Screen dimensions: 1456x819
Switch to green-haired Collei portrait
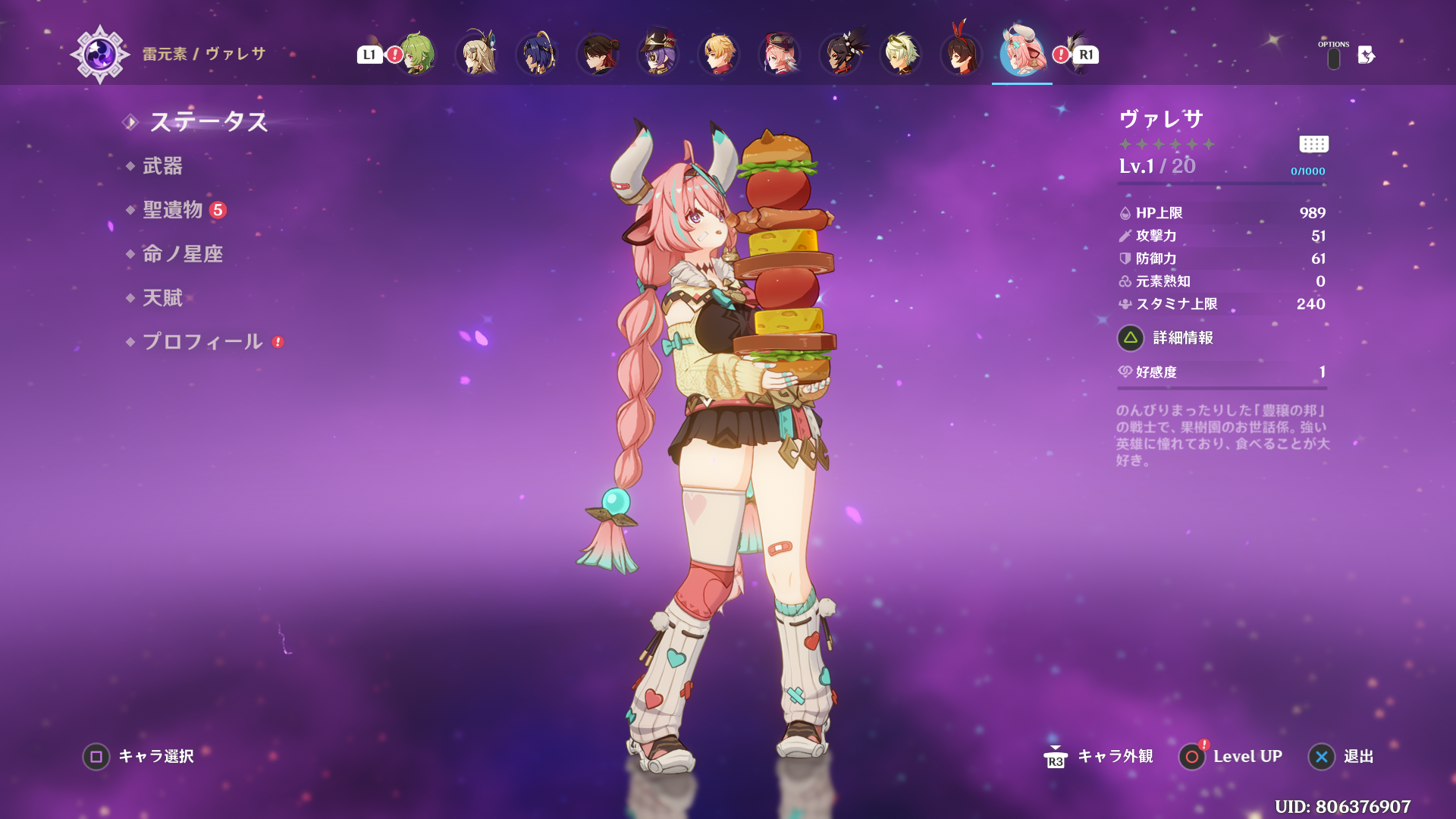416,55
